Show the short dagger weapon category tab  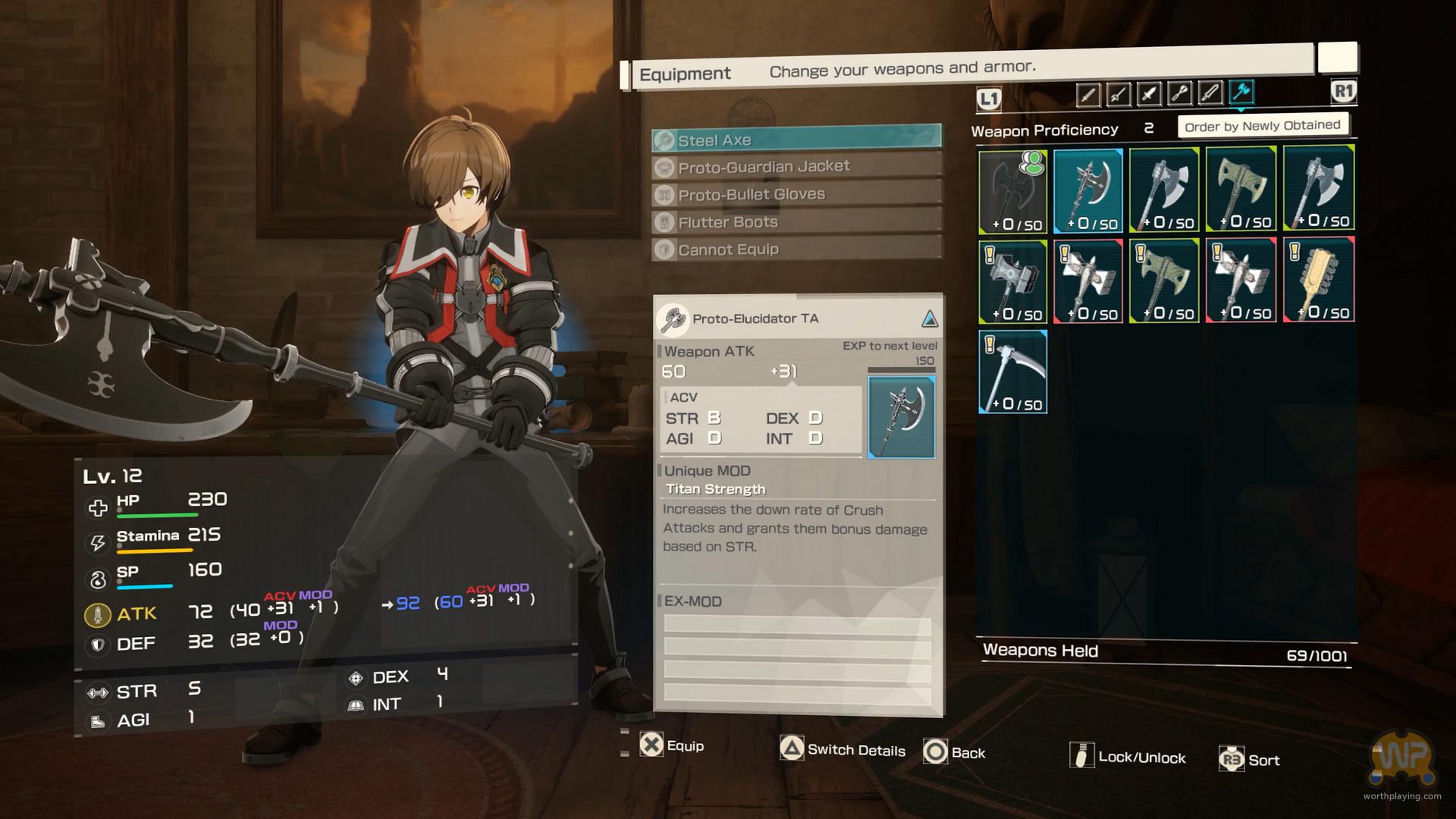pos(1149,95)
